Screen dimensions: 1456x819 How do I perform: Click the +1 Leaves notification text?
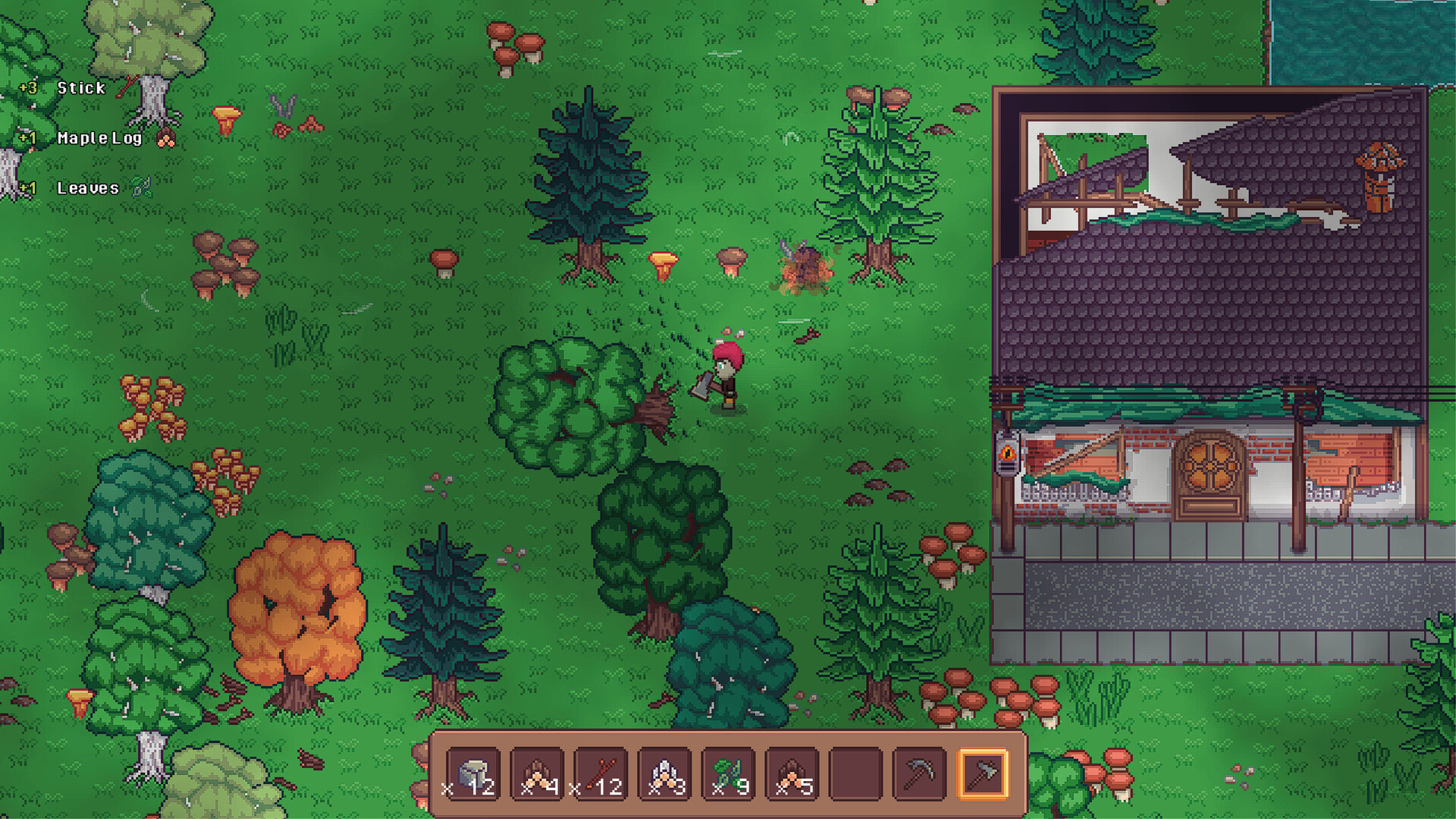point(72,189)
